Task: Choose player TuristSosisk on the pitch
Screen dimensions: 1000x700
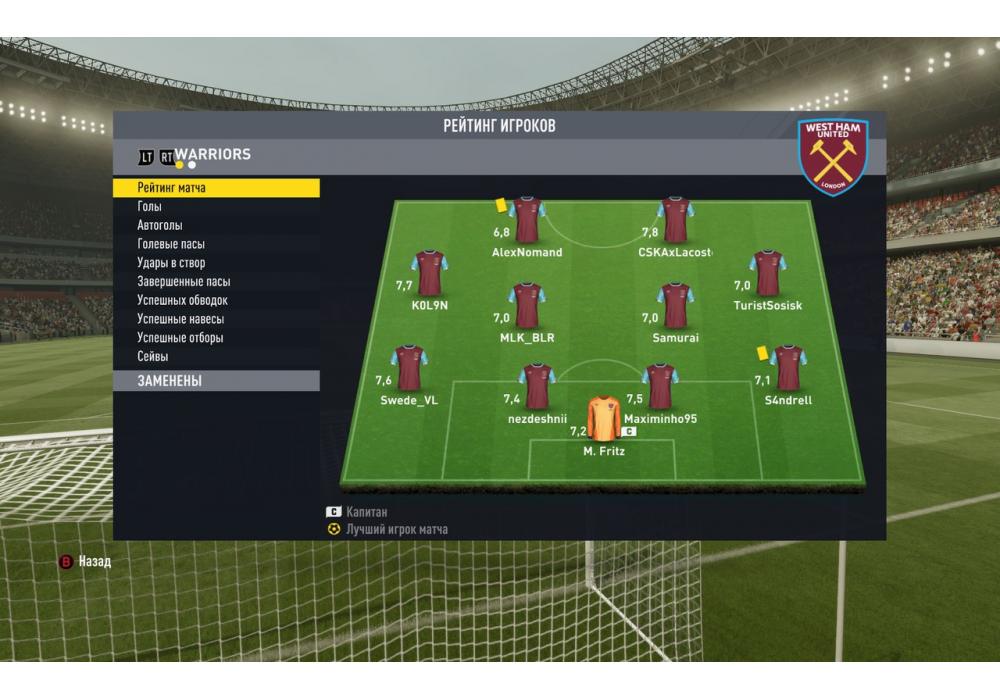Action: click(x=767, y=273)
